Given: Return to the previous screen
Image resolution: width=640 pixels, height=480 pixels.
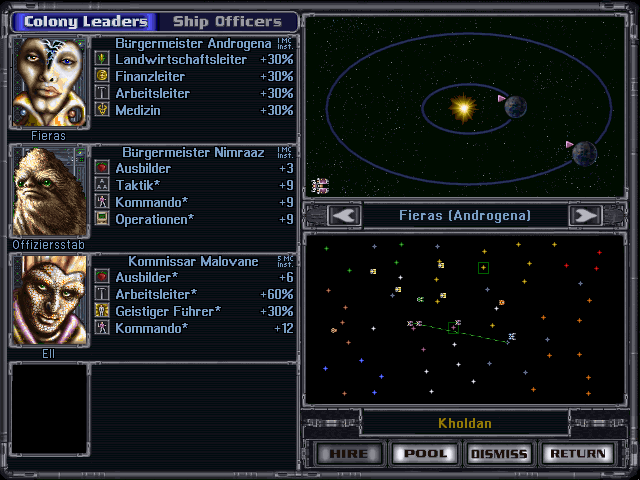Looking at the screenshot, I should point(576,453).
